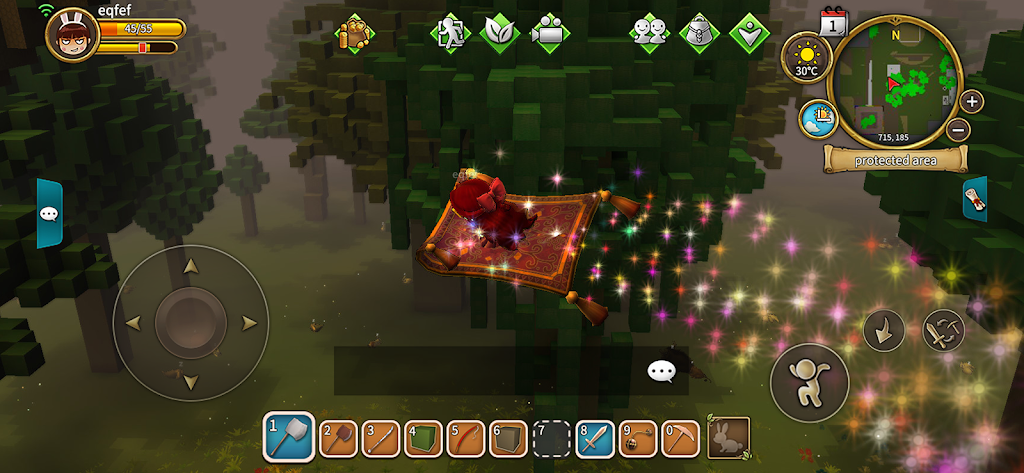This screenshot has width=1024, height=473.
Task: Click the speech bubble in chat bar
Action: (x=661, y=372)
